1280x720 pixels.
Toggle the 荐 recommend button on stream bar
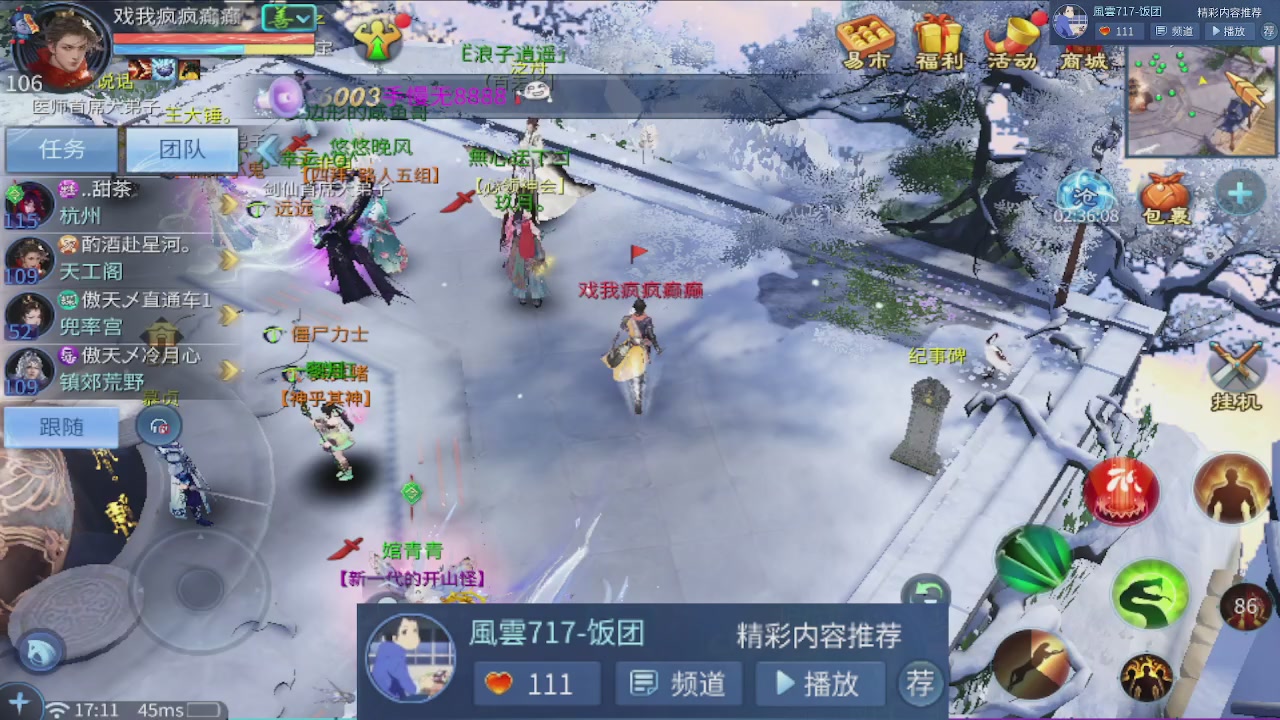tap(919, 683)
